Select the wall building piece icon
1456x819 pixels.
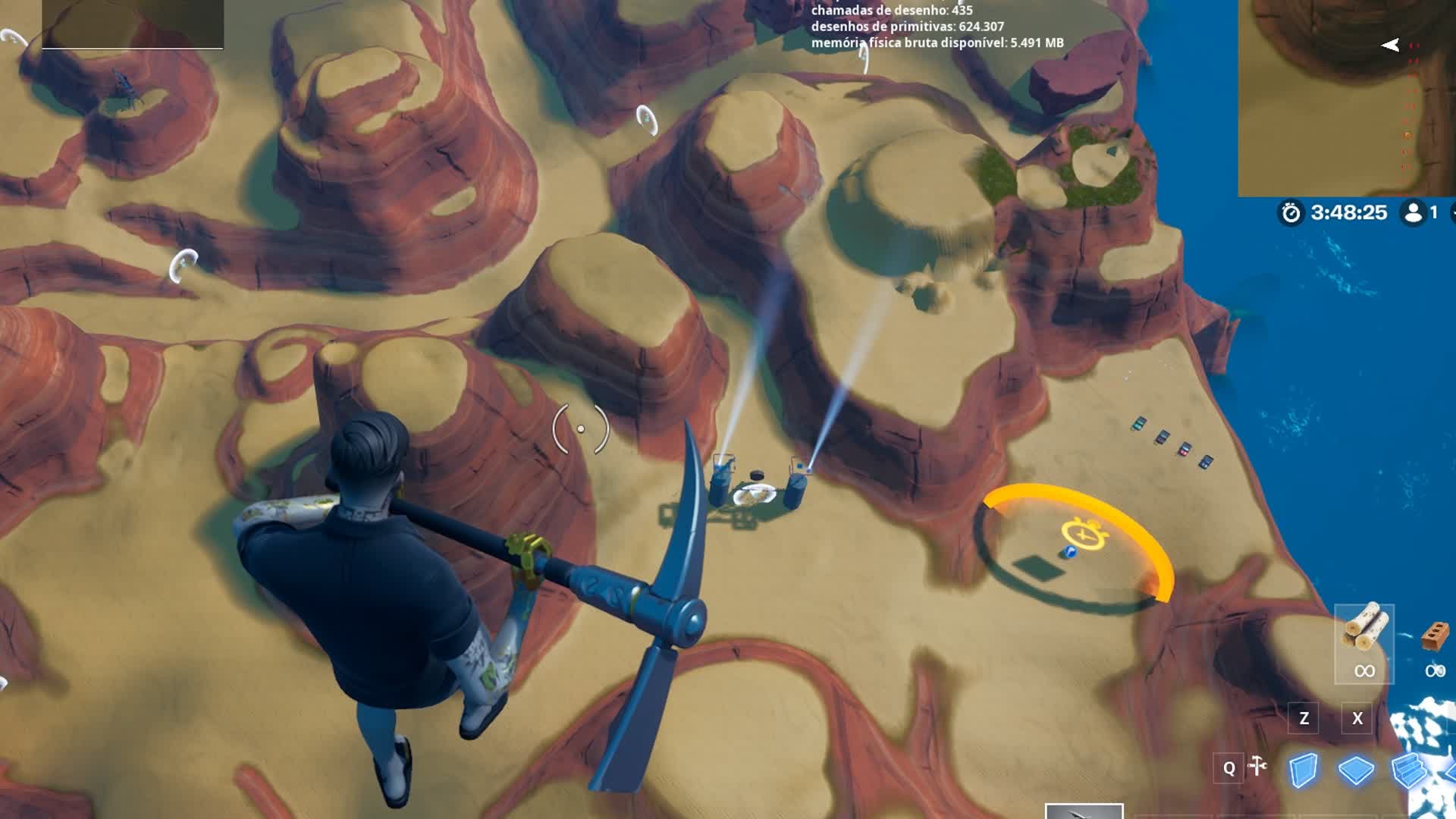tap(1304, 768)
